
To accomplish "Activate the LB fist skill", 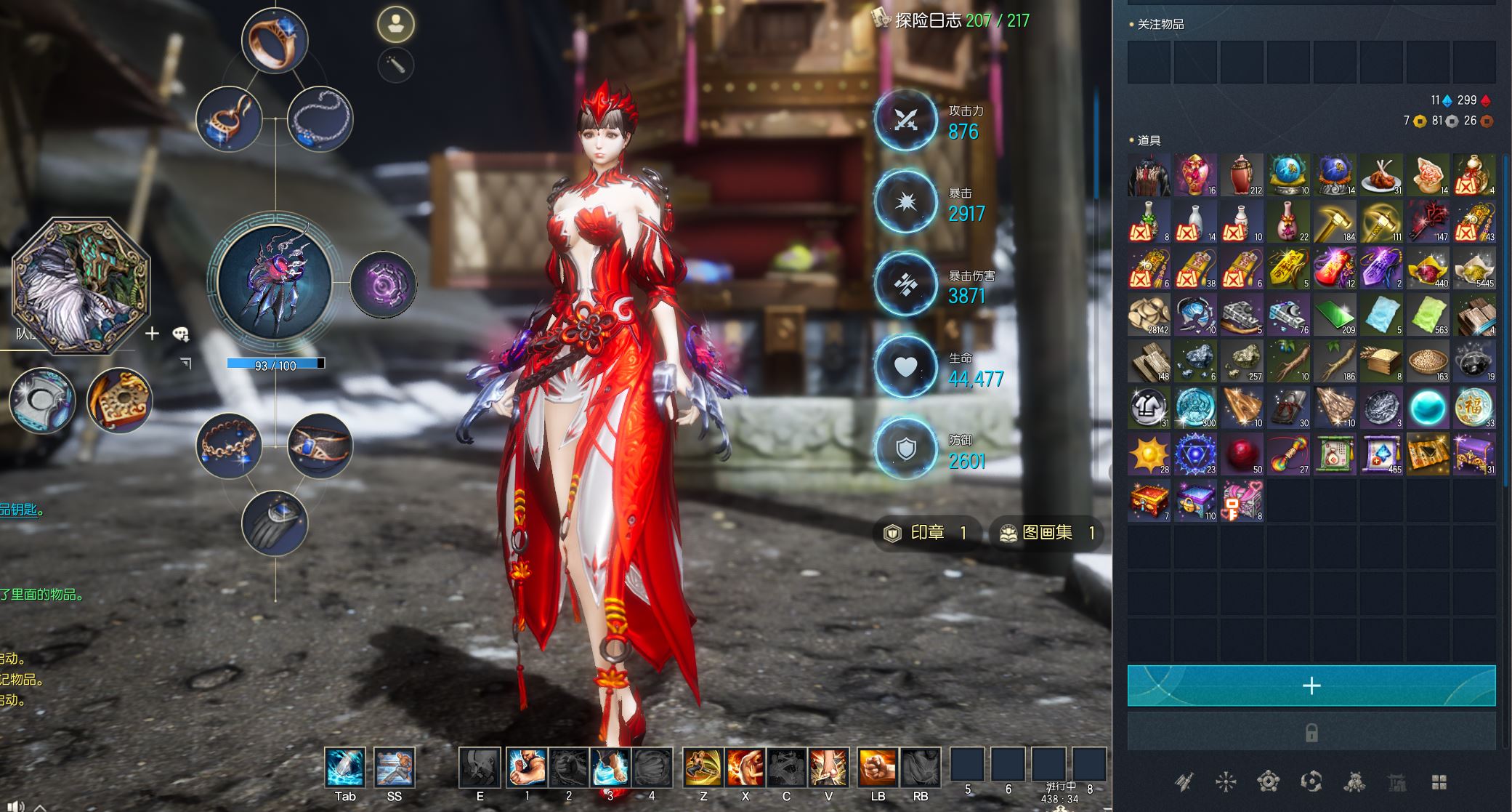I will [878, 768].
